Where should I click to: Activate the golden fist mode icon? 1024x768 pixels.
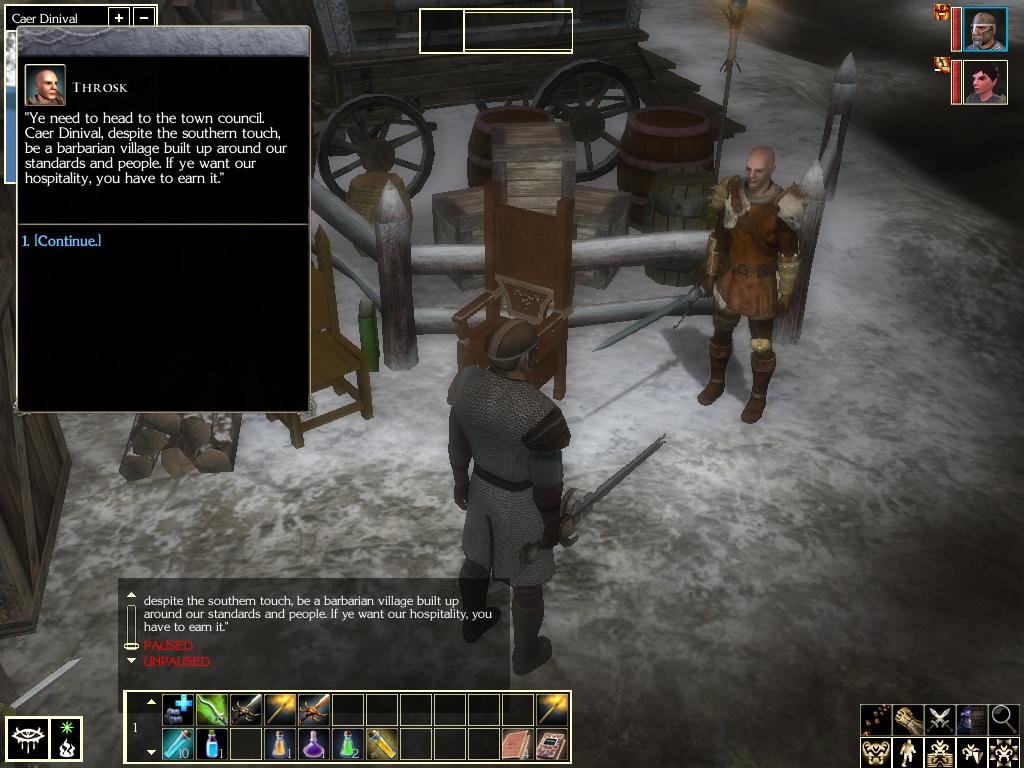tap(908, 718)
